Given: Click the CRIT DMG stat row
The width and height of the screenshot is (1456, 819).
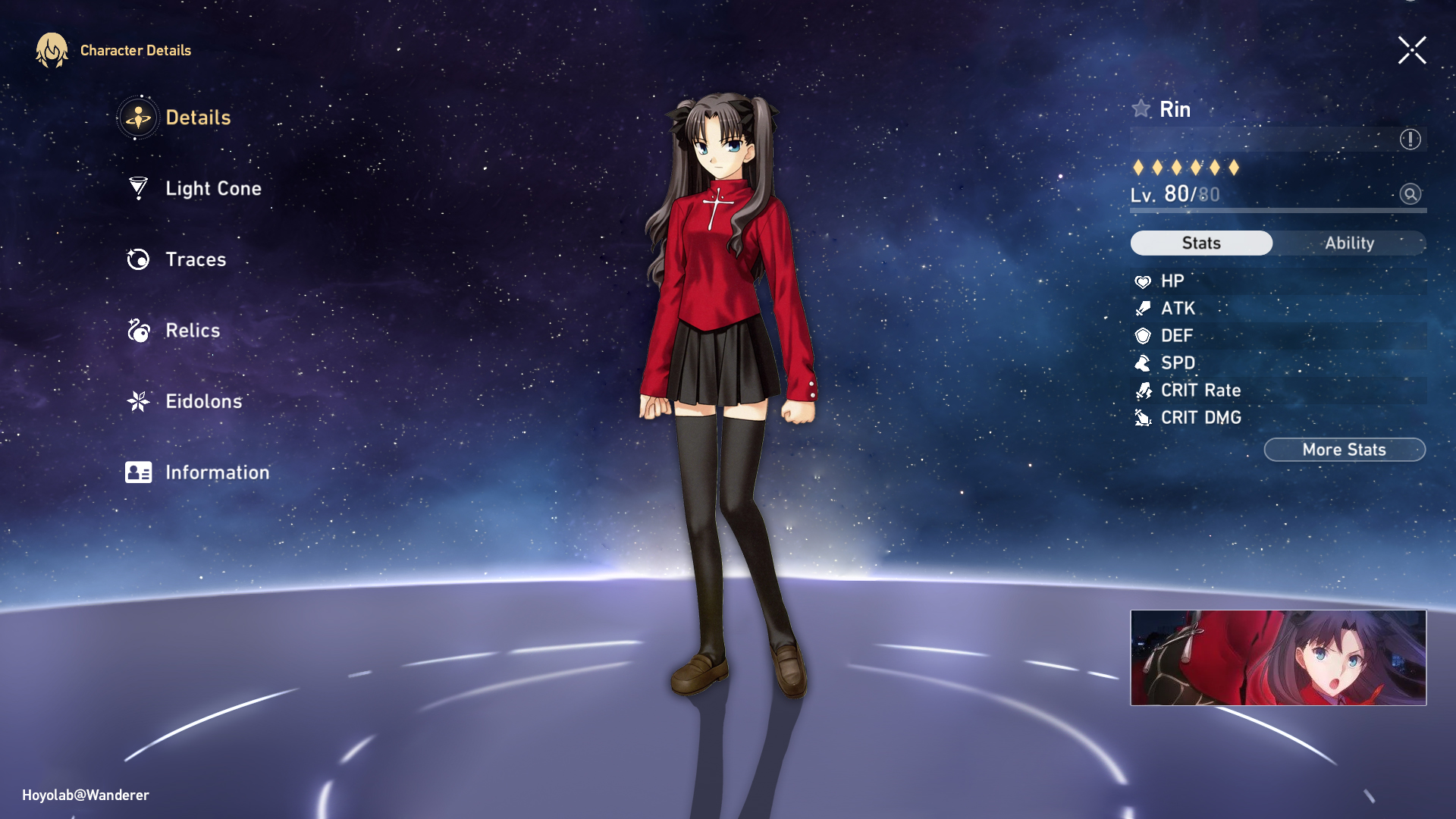Looking at the screenshot, I should [x=1200, y=417].
